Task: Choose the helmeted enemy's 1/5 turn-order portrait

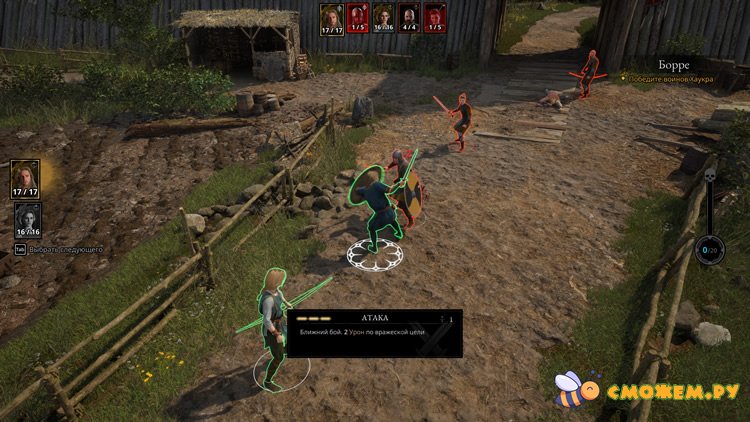Action: tap(356, 16)
